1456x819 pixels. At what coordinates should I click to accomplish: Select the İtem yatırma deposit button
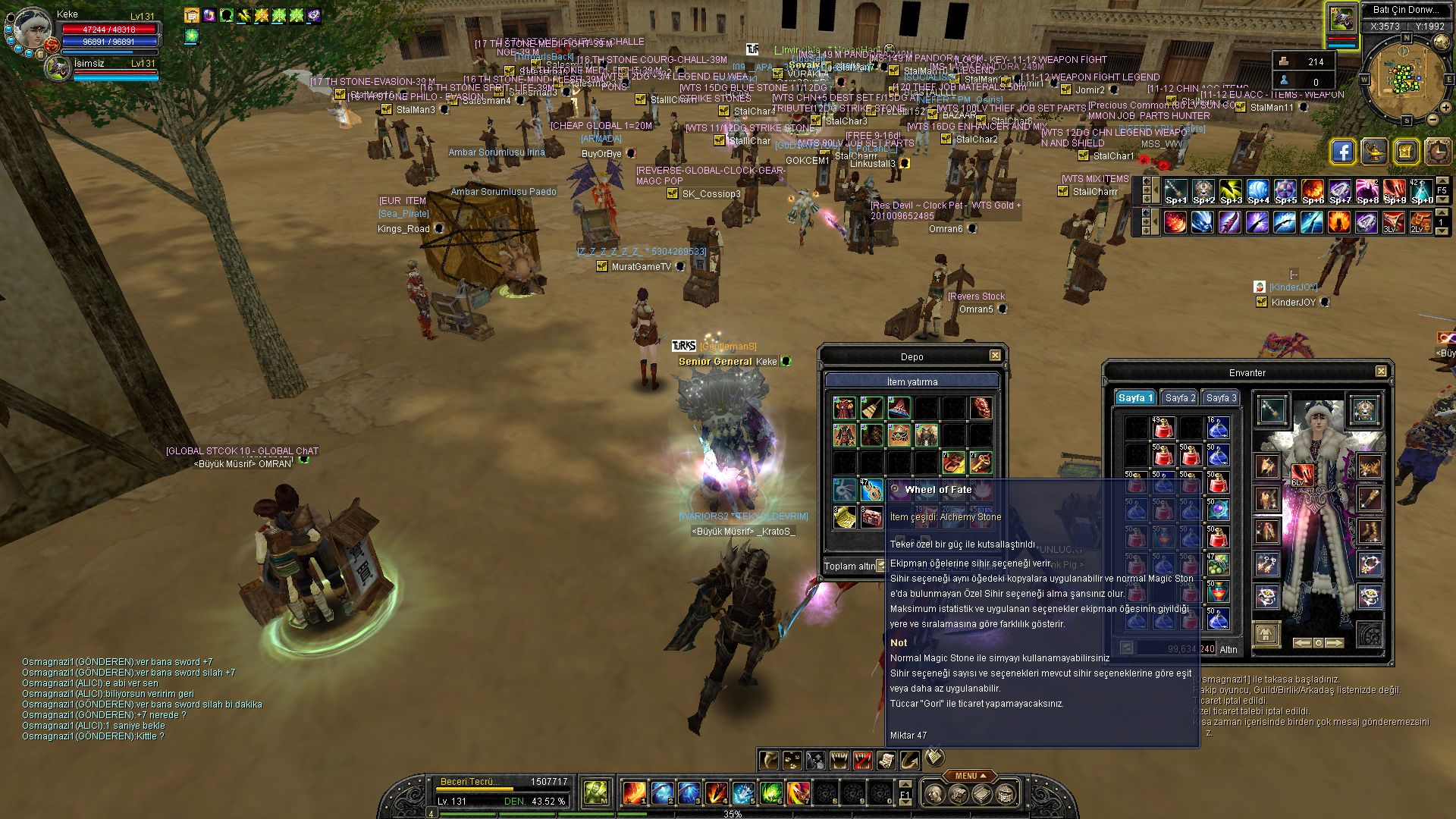pos(912,381)
